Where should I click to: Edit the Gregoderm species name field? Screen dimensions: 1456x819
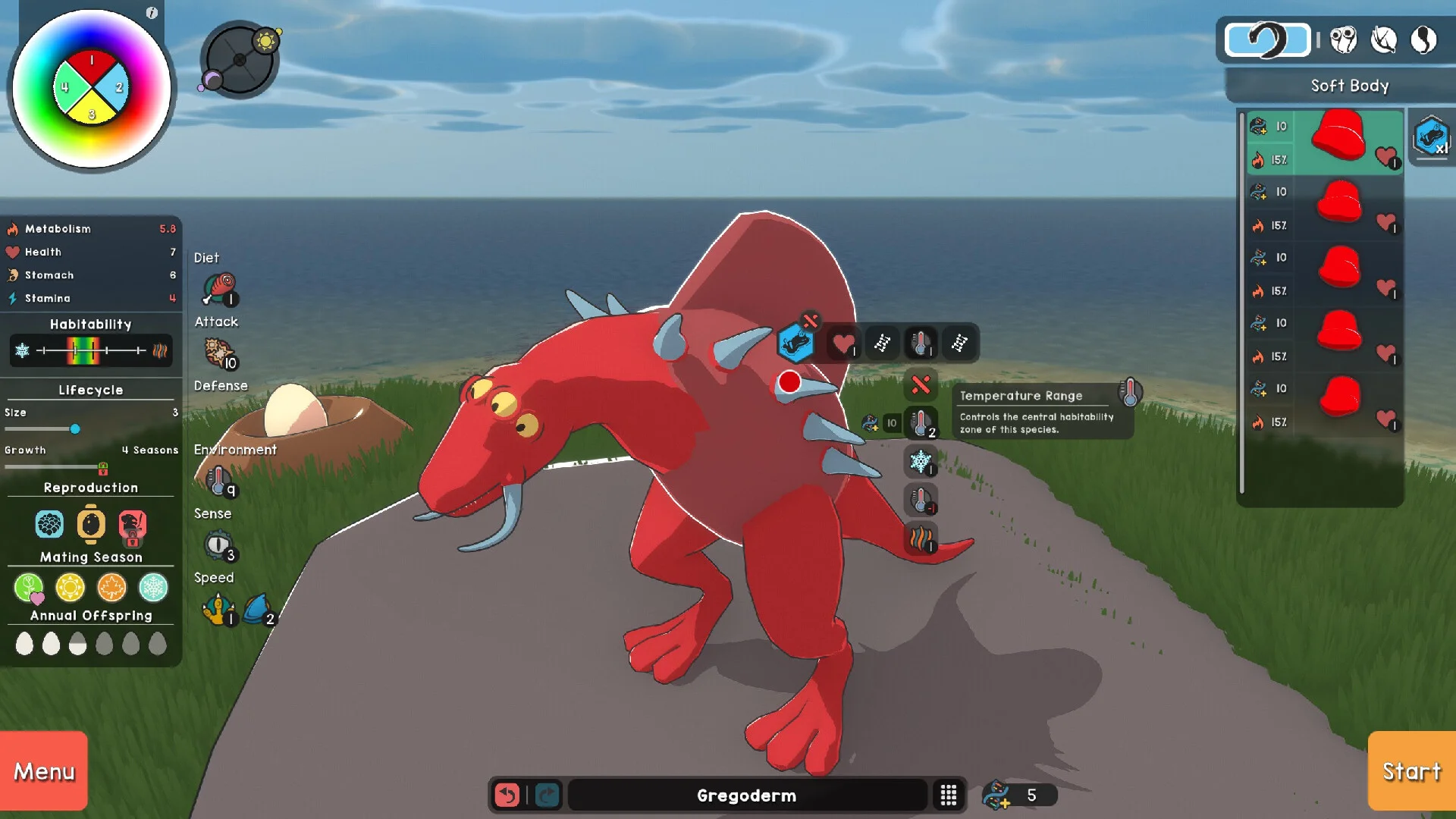(746, 795)
